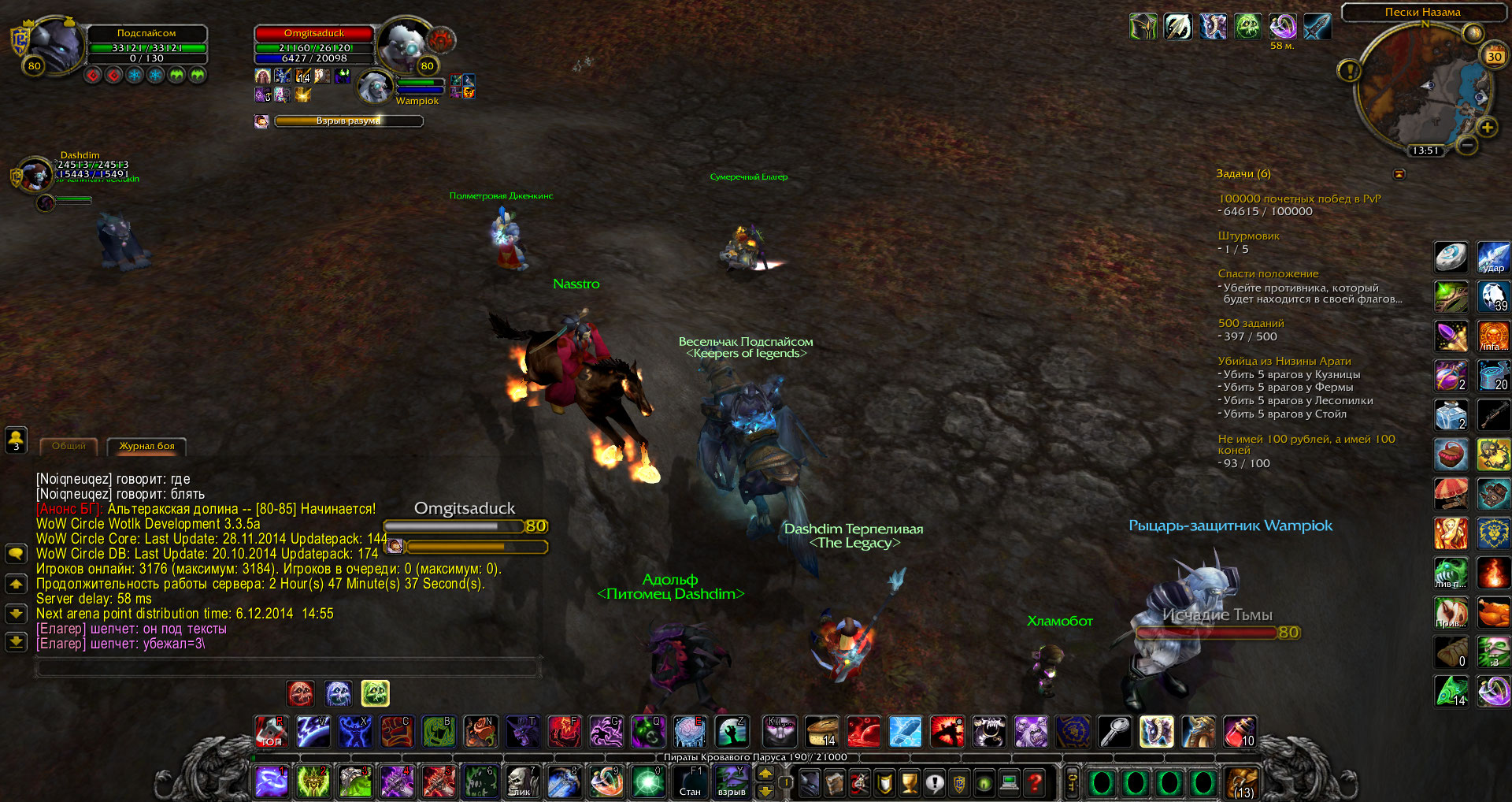This screenshot has height=802, width=1512.
Task: Use the brain icon ability on hotbar
Action: [x=689, y=732]
